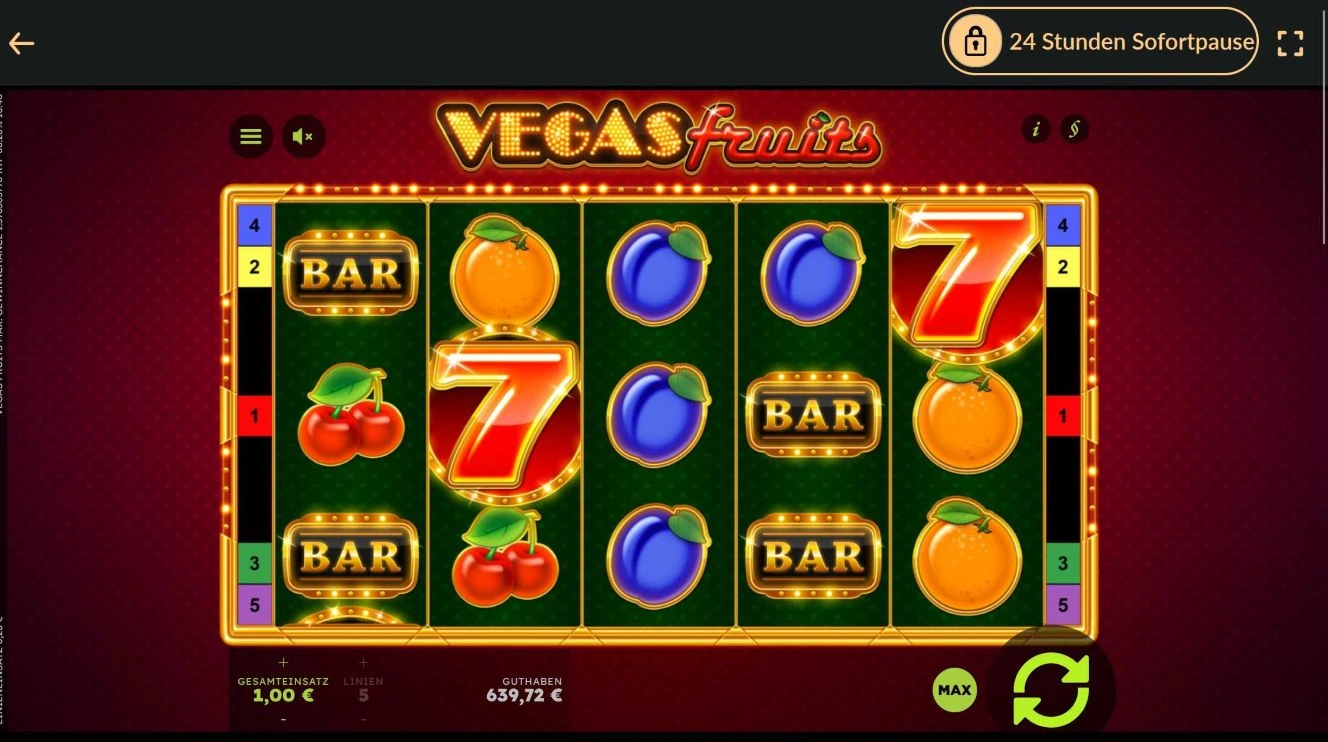Open the game info via the i icon
The height and width of the screenshot is (742, 1328).
pyautogui.click(x=1036, y=130)
